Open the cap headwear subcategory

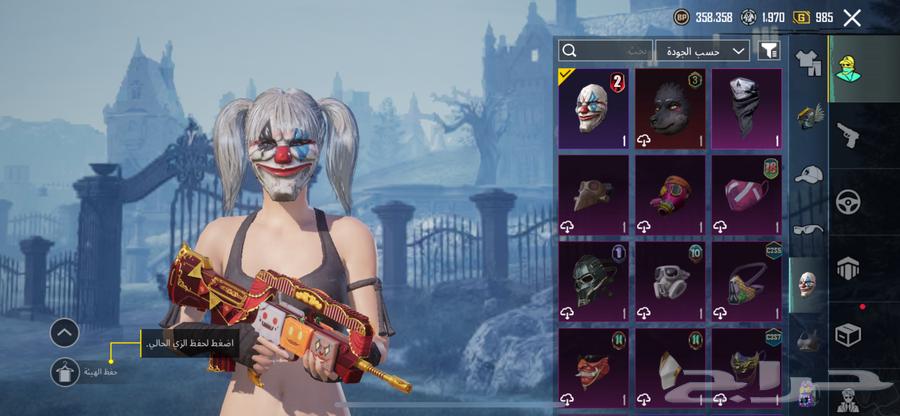click(808, 174)
